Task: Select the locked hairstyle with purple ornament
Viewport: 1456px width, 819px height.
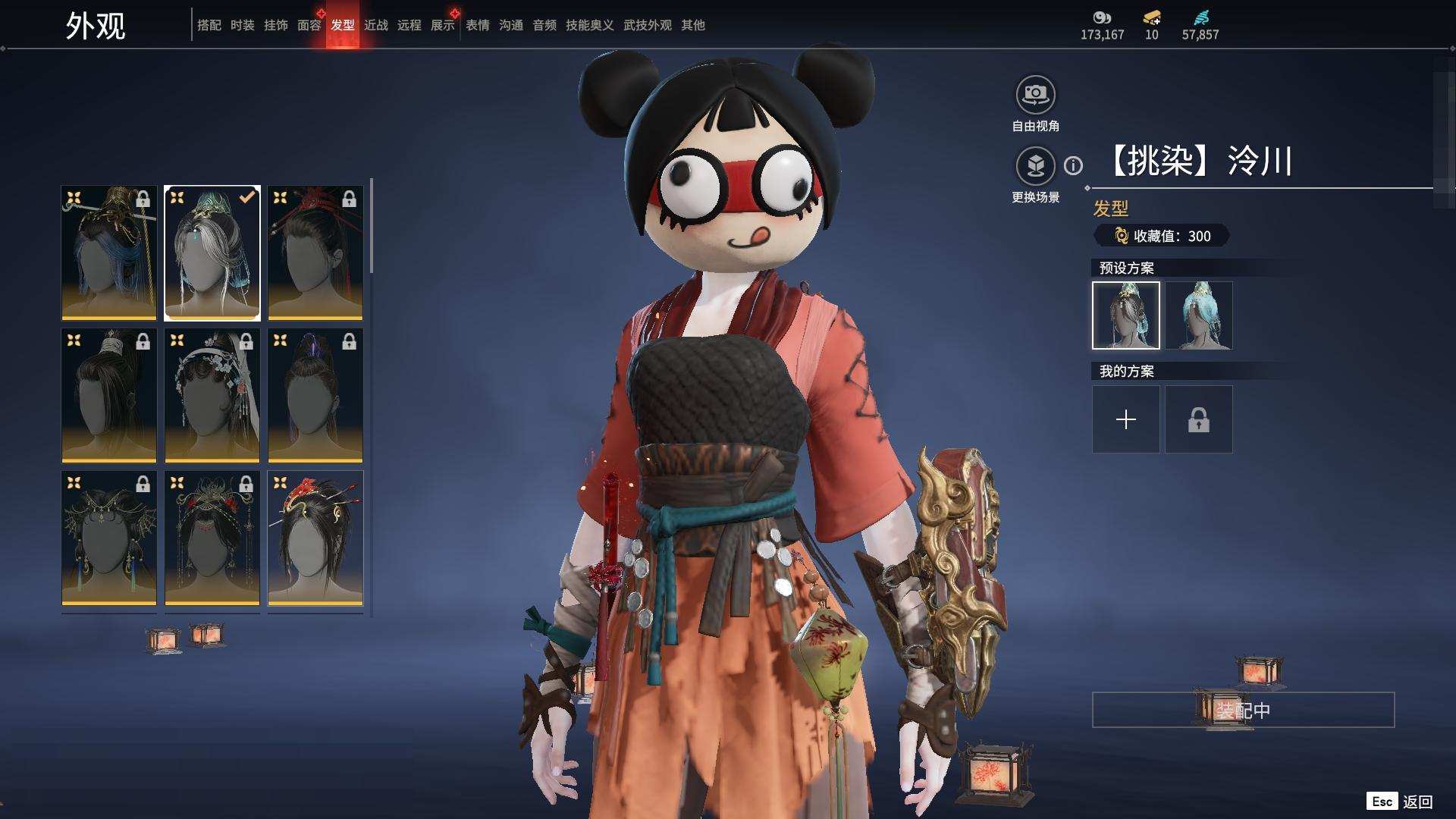Action: (x=315, y=395)
